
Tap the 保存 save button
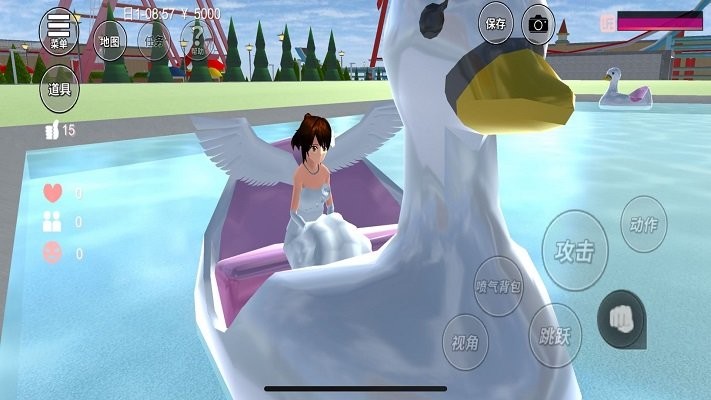point(496,23)
